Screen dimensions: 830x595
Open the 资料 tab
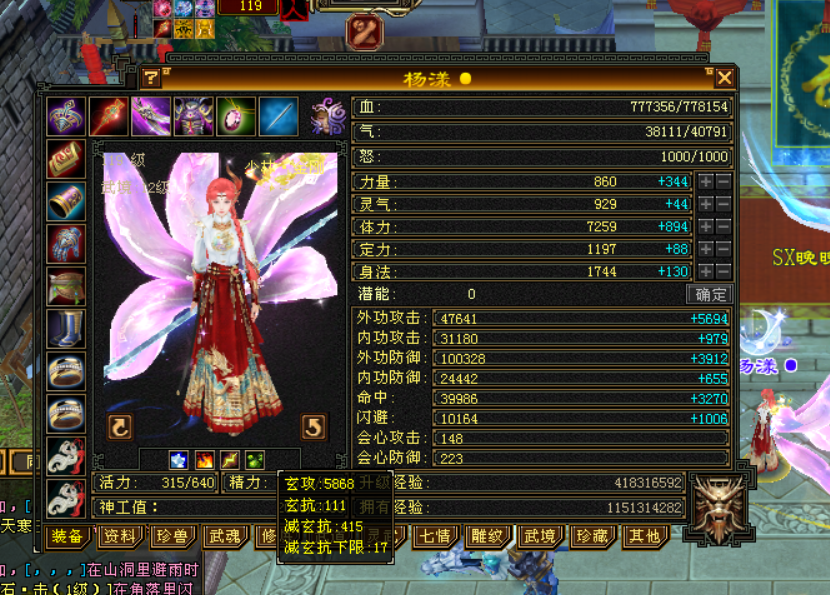click(x=121, y=537)
